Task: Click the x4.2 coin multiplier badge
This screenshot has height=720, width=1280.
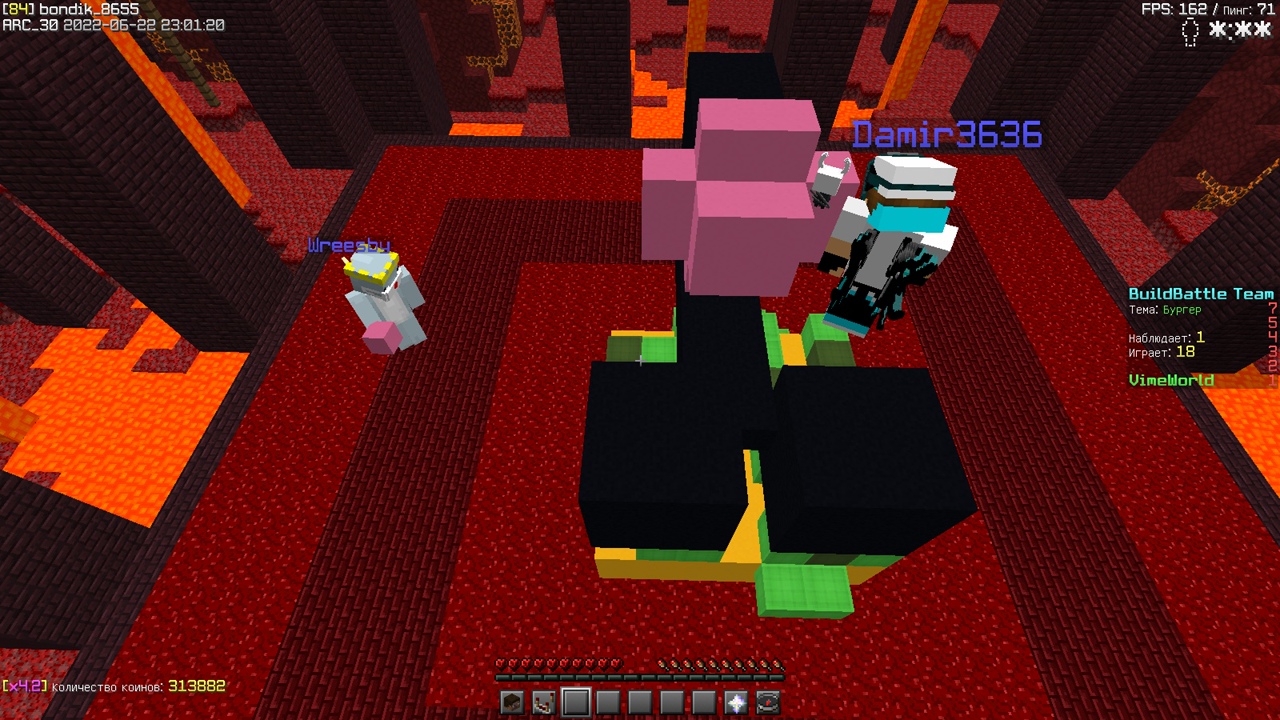Action: (x=22, y=687)
